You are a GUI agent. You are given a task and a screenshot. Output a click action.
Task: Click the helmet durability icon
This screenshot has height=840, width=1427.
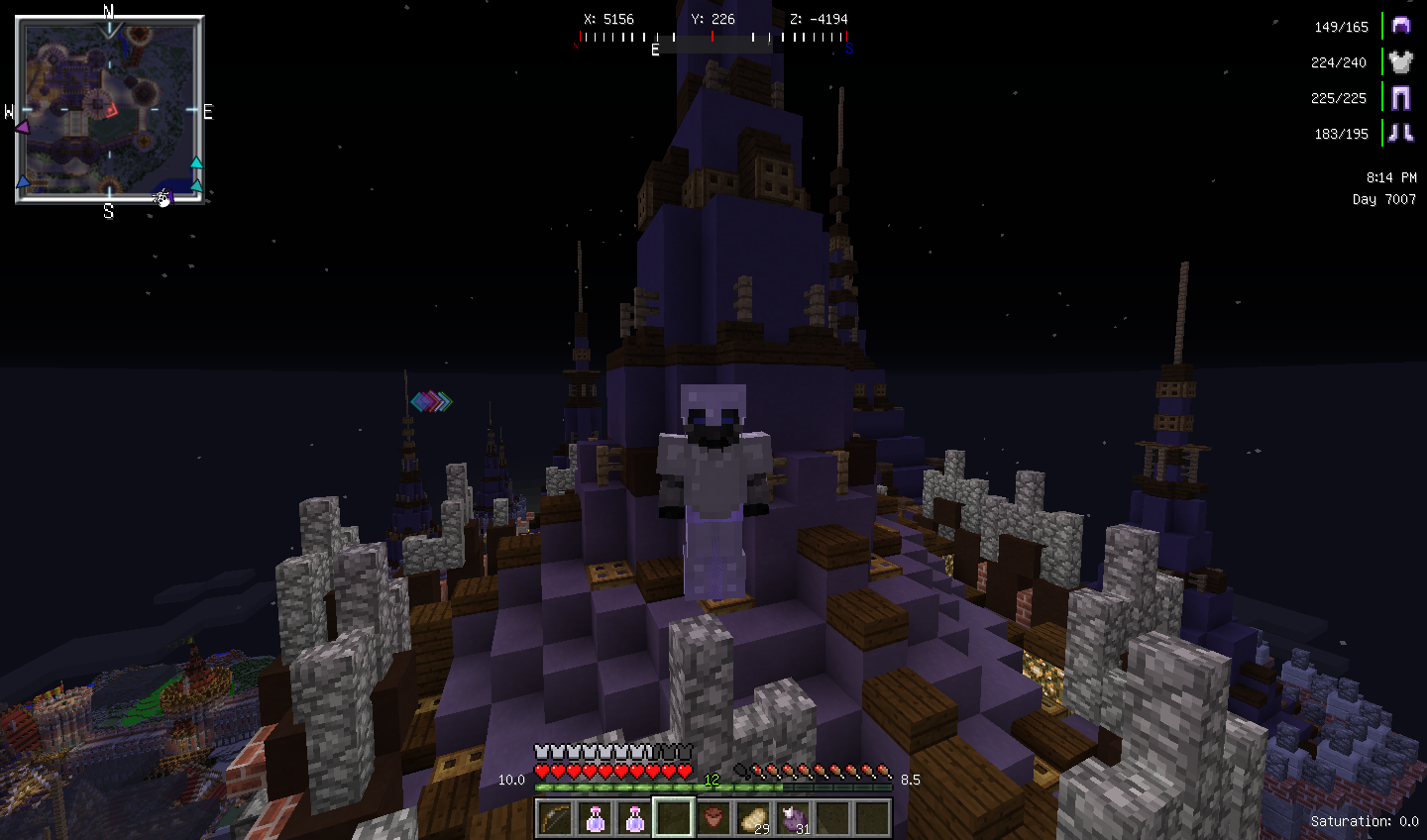click(x=1400, y=26)
